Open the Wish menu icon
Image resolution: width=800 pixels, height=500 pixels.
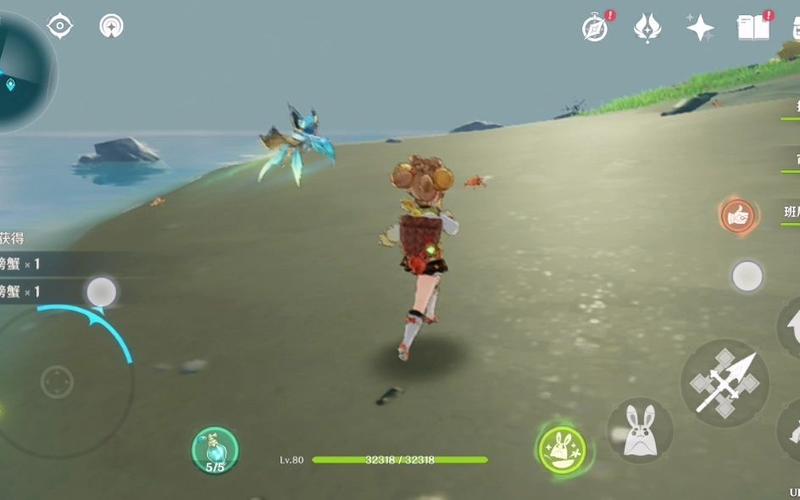point(648,28)
